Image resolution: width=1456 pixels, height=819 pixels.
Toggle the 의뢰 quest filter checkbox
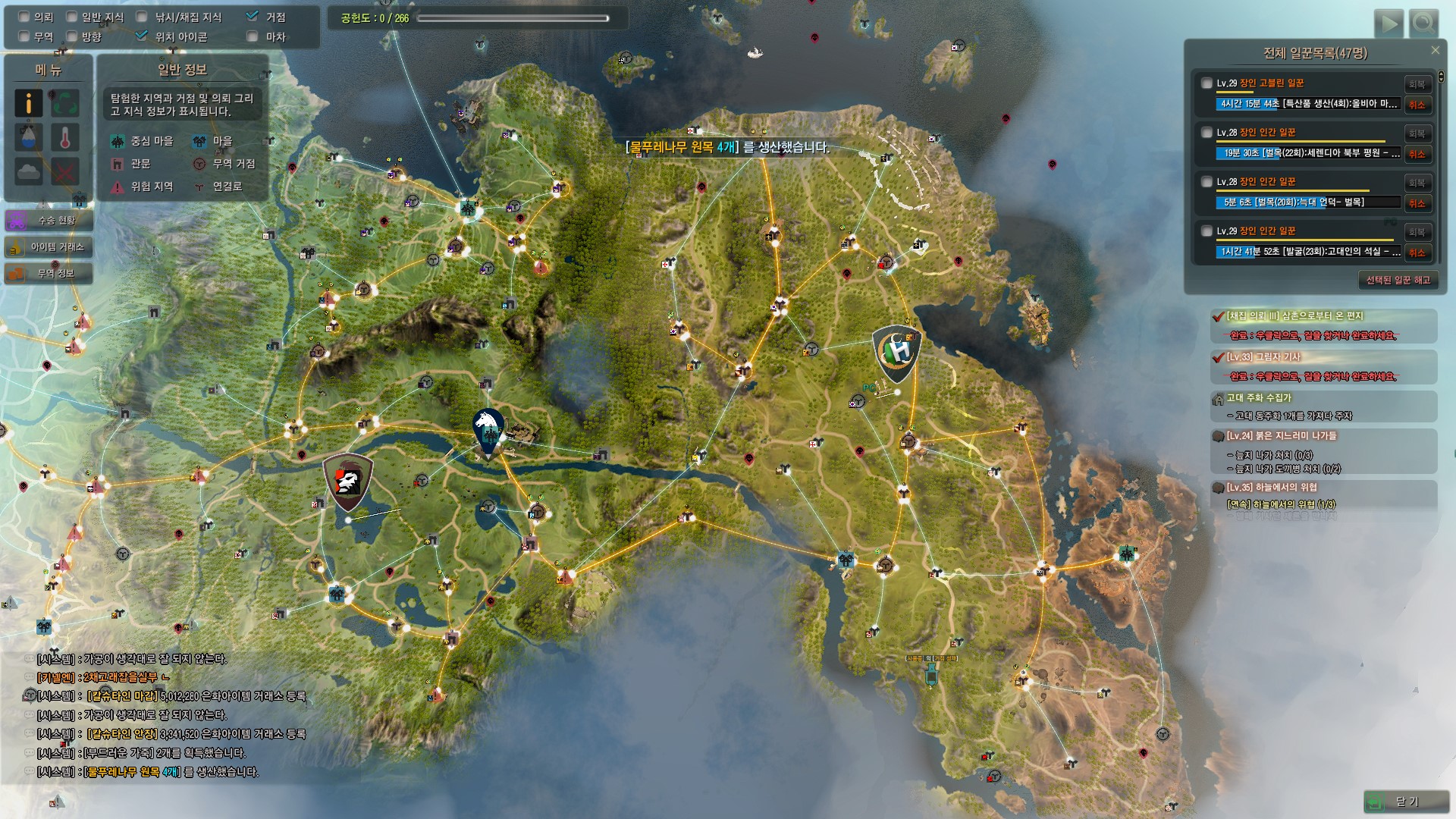tap(24, 17)
